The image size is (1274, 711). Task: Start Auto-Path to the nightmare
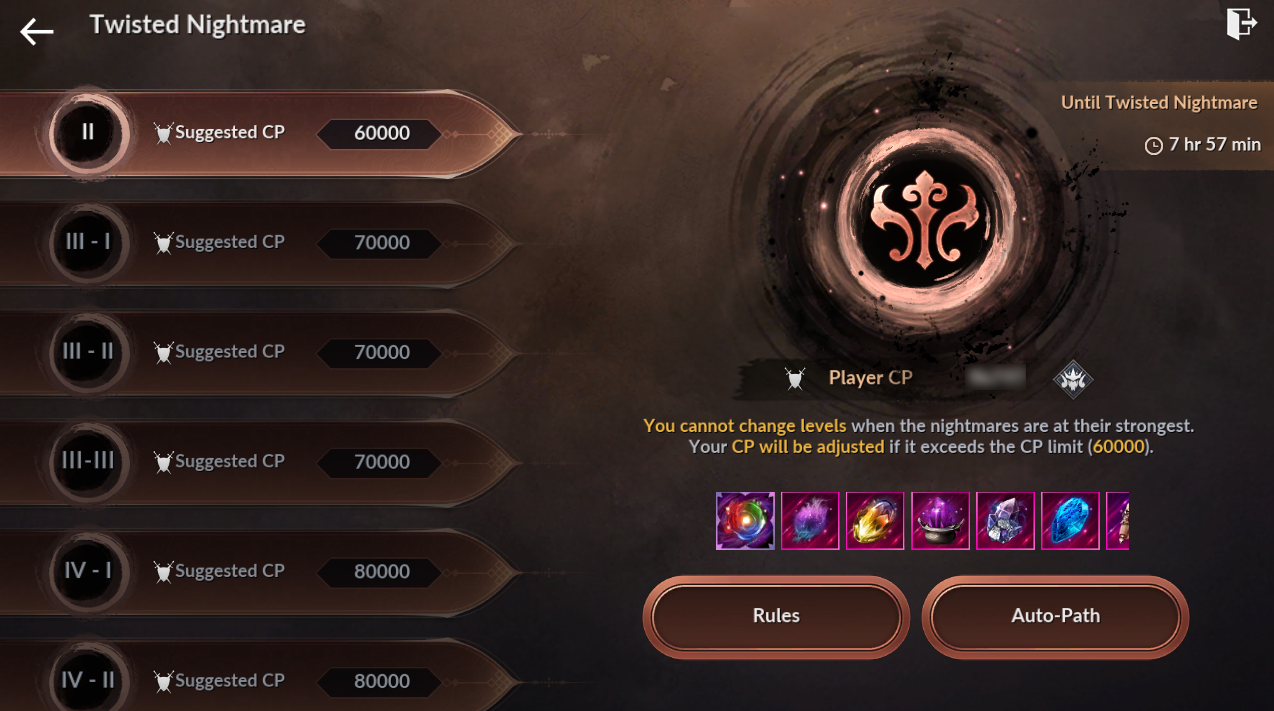1055,616
